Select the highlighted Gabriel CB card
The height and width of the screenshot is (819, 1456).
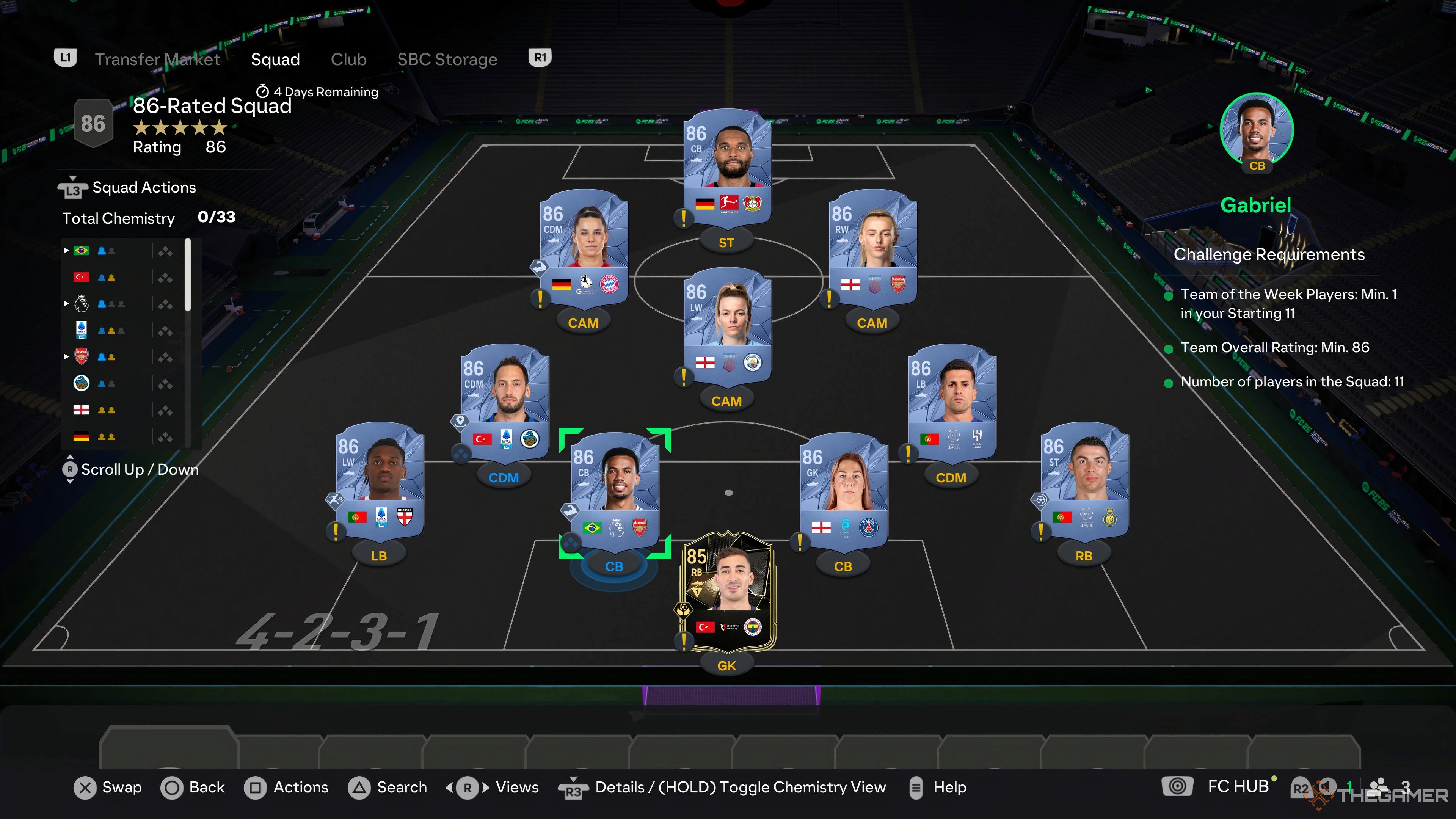coord(614,489)
